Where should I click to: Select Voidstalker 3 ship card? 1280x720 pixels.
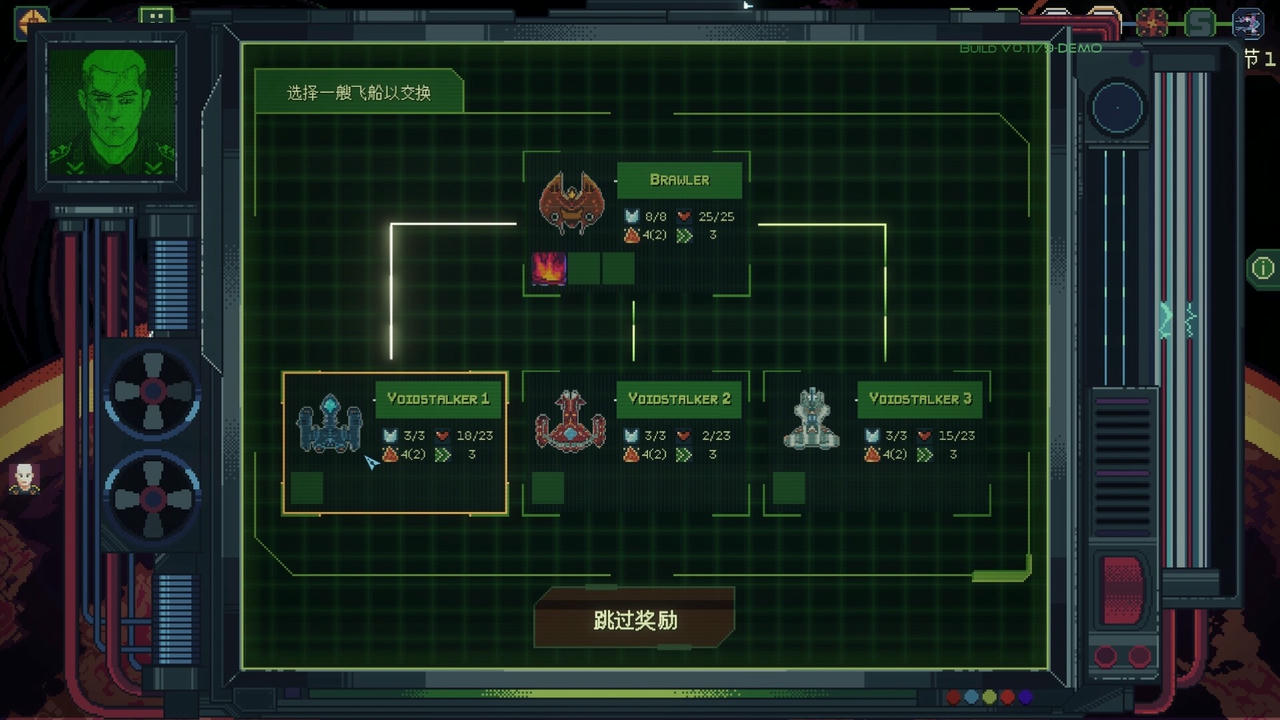coord(877,442)
